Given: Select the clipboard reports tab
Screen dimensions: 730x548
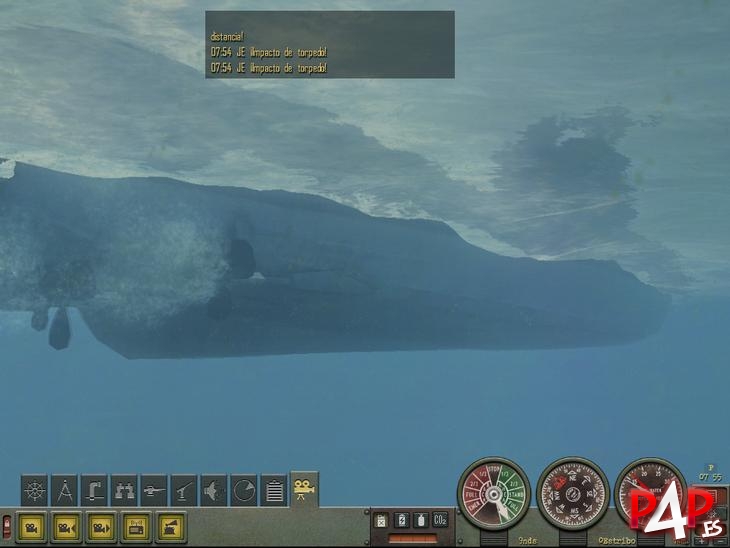Looking at the screenshot, I should [x=274, y=490].
